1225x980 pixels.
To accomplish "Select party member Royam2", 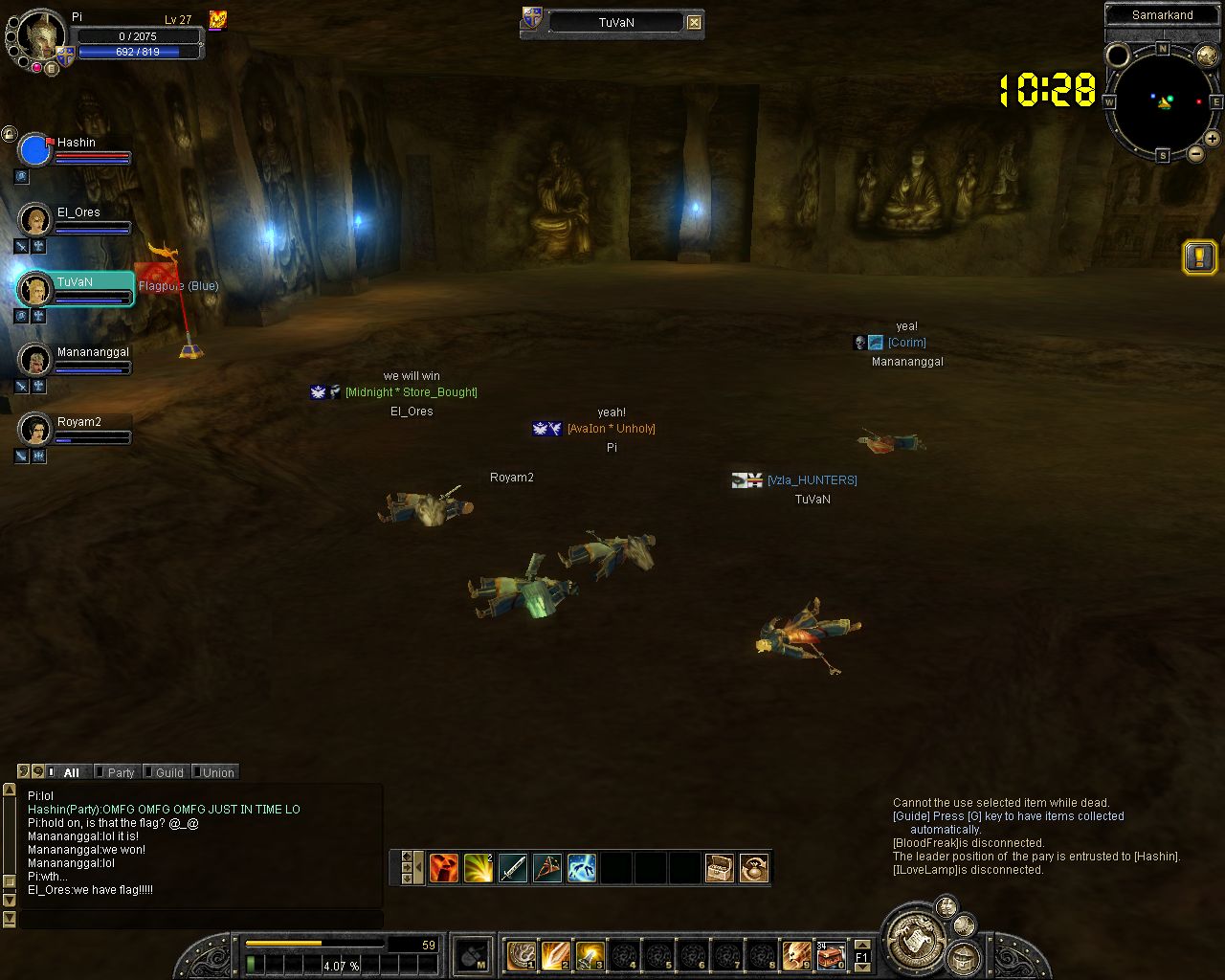I will click(x=77, y=429).
